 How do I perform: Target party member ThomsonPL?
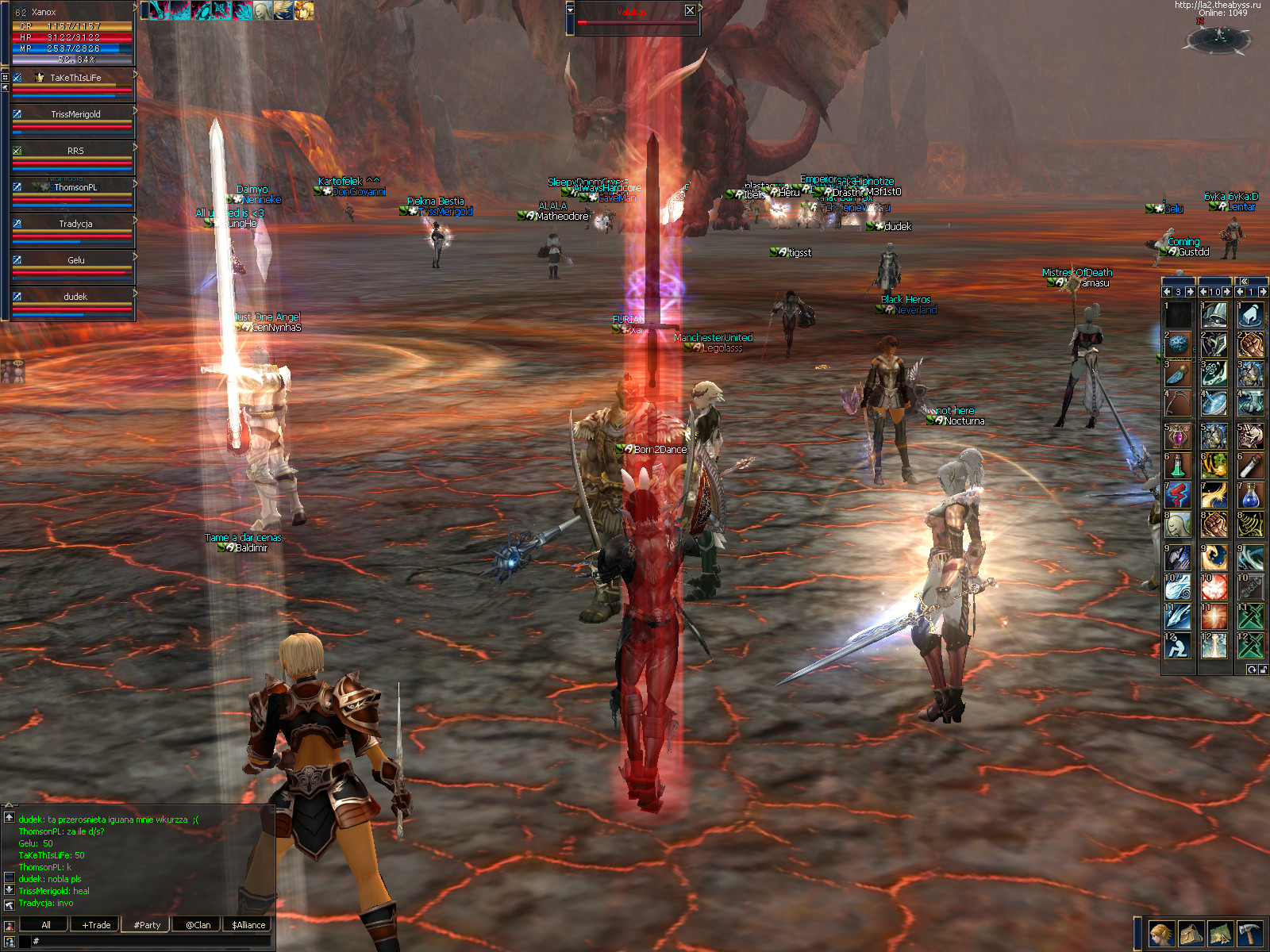pyautogui.click(x=75, y=188)
